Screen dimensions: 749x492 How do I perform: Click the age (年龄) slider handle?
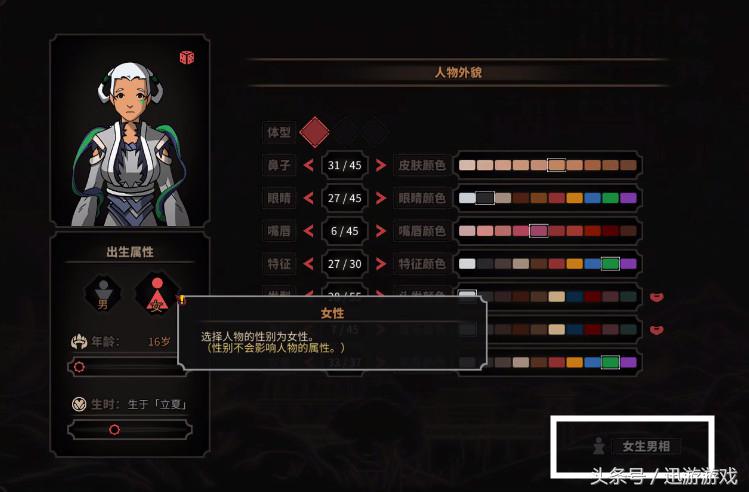(79, 367)
